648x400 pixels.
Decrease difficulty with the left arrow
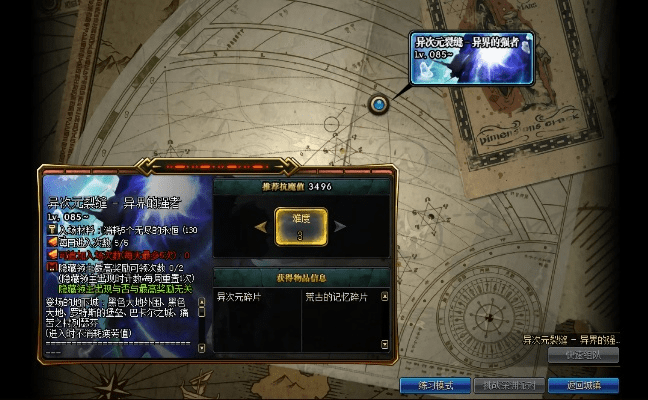(x=260, y=227)
